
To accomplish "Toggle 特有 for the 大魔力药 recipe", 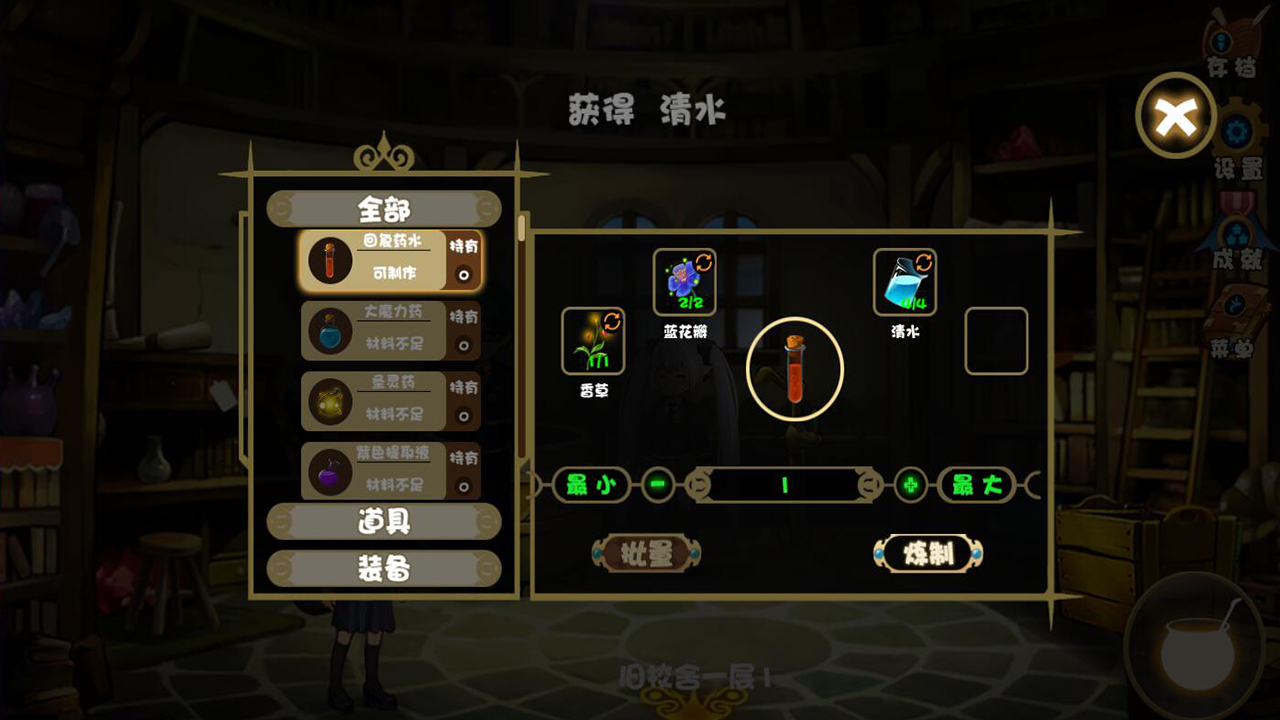I will click(x=463, y=343).
